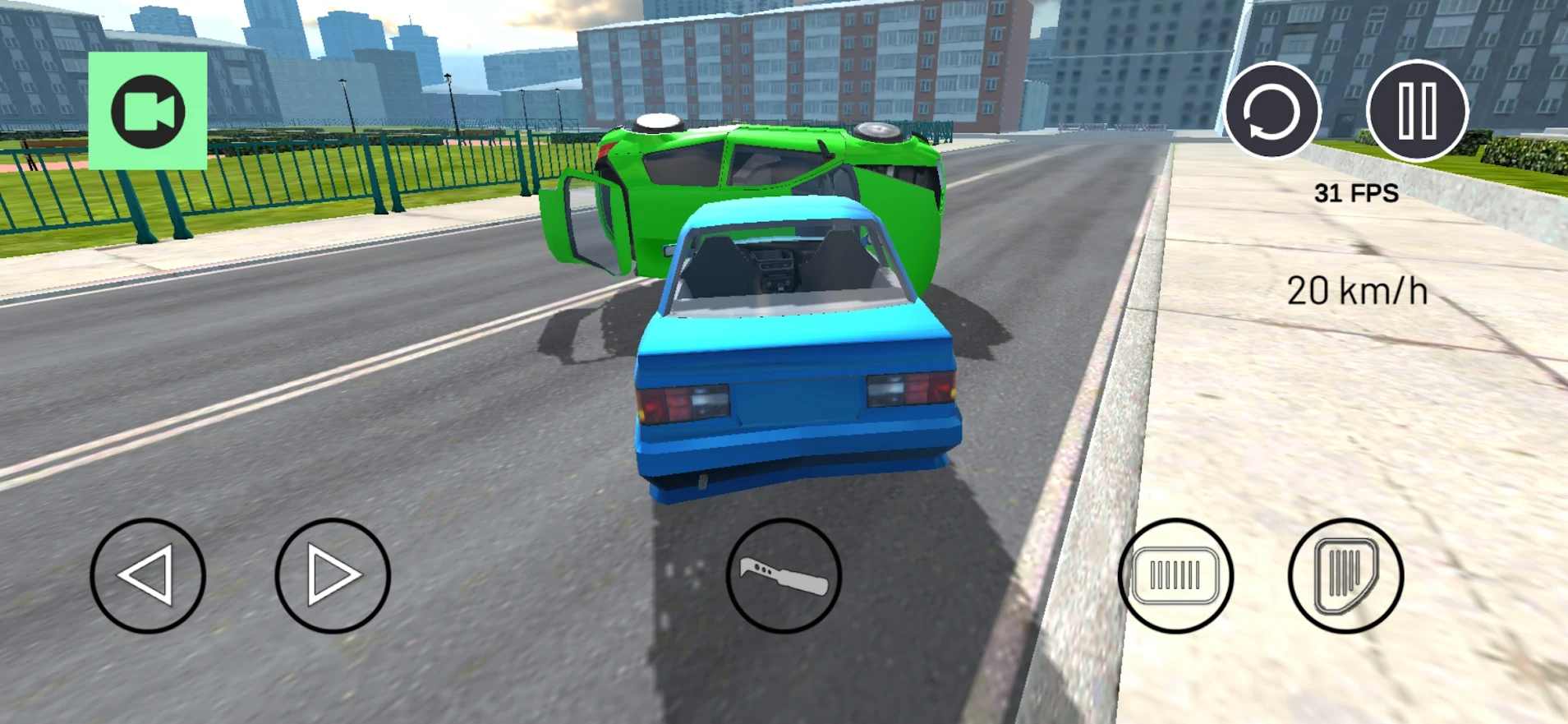This screenshot has height=724, width=1568.
Task: Tap the 20 km/h speed readout
Action: [x=1357, y=289]
